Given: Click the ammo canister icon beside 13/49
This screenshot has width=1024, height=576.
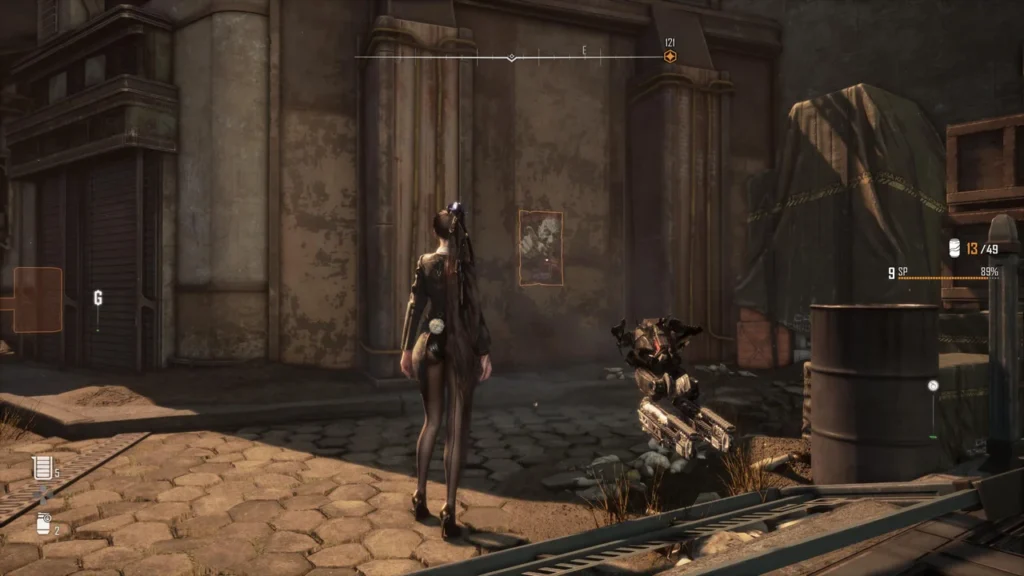Looking at the screenshot, I should coord(955,248).
